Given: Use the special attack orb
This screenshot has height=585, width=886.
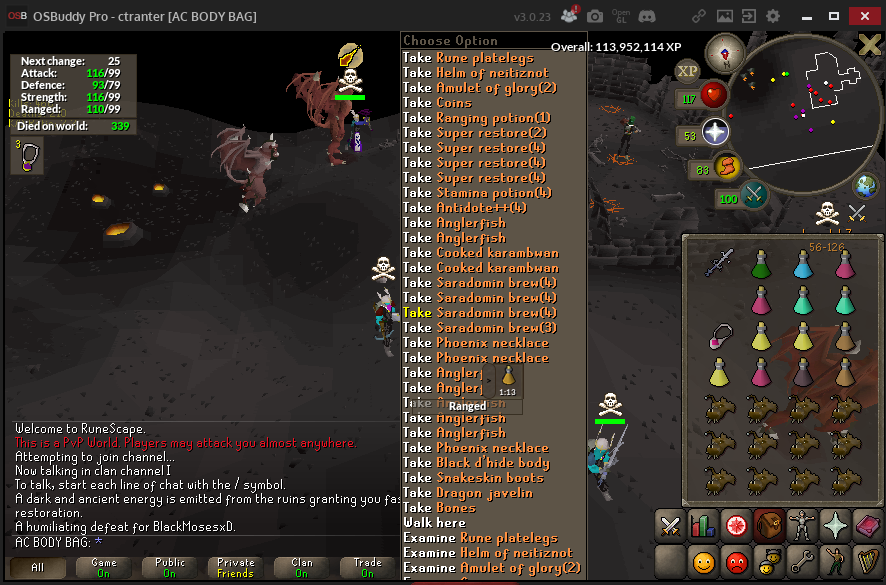Looking at the screenshot, I should [754, 195].
